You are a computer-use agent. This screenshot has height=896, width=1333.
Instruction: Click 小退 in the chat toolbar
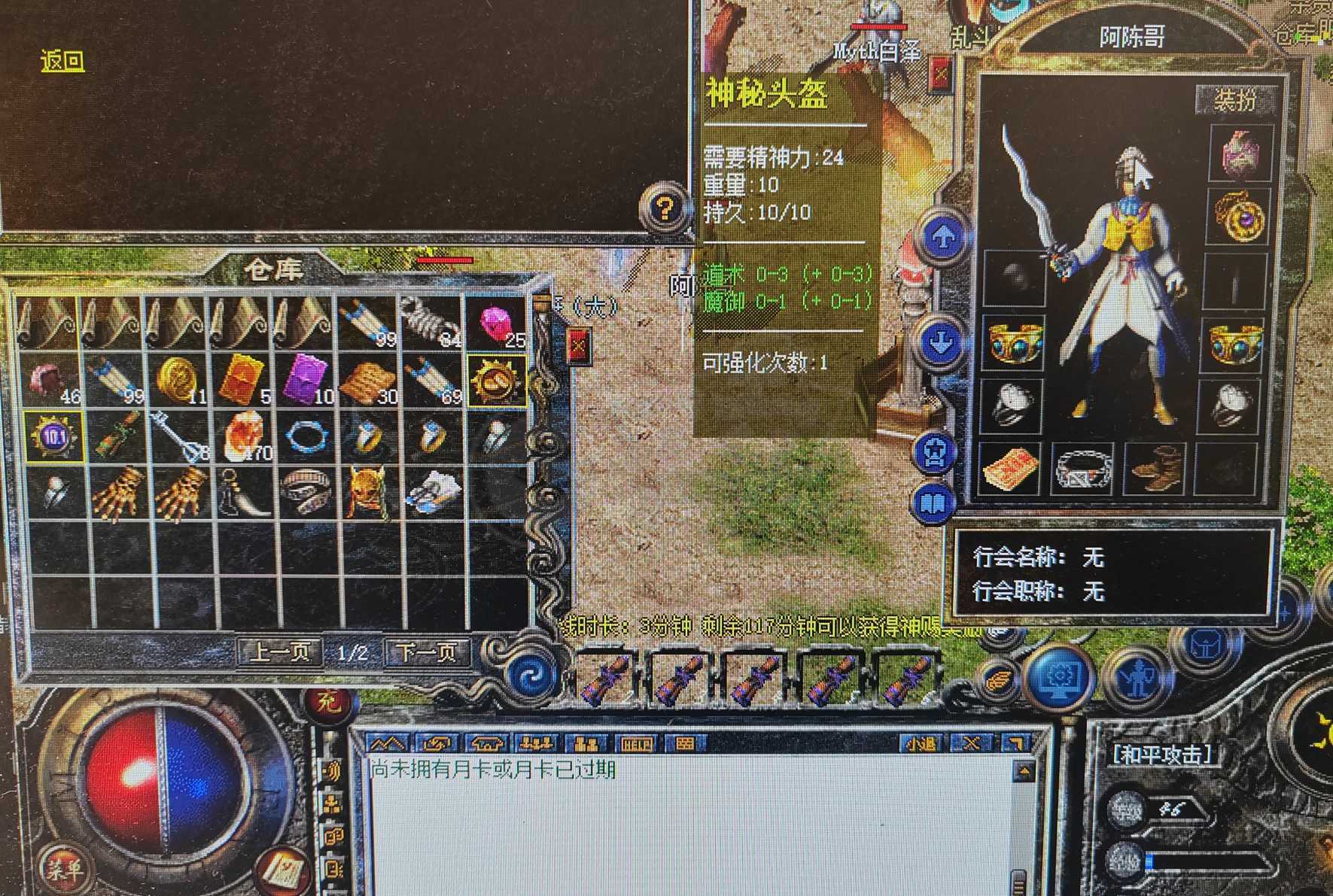tap(922, 743)
